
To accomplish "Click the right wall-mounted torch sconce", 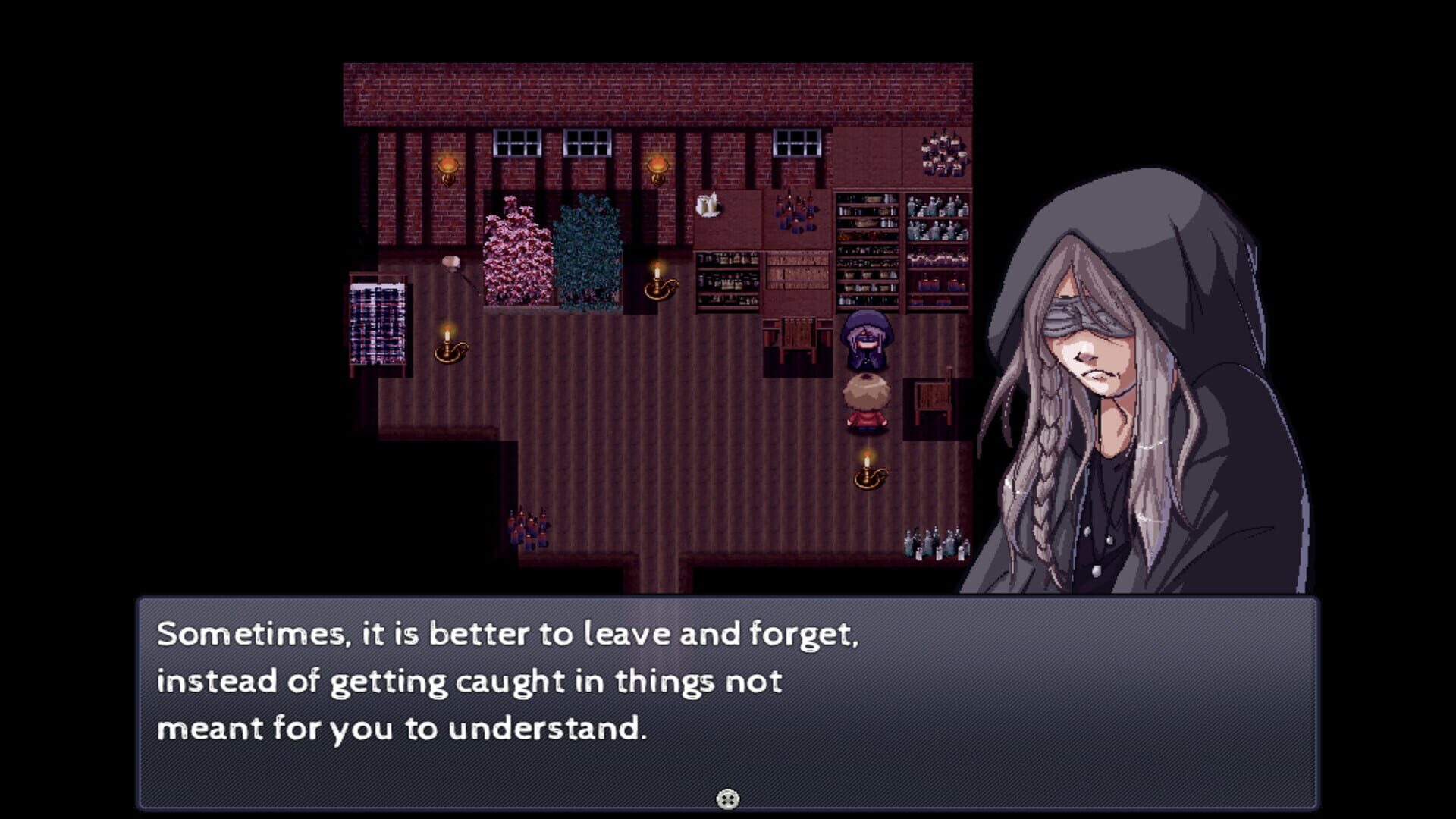I will coord(658,168).
